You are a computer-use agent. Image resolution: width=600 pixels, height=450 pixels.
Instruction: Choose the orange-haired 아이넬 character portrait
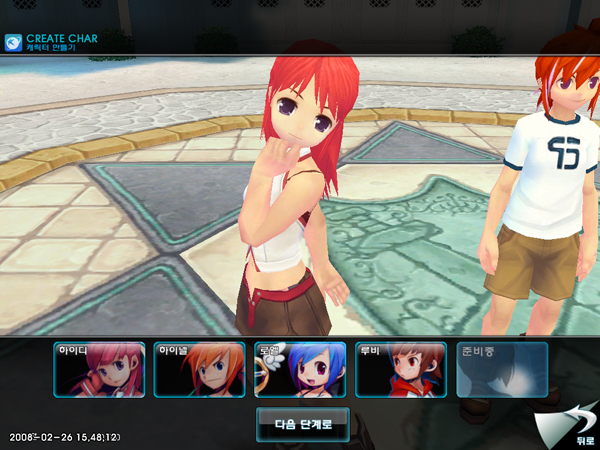[200, 370]
